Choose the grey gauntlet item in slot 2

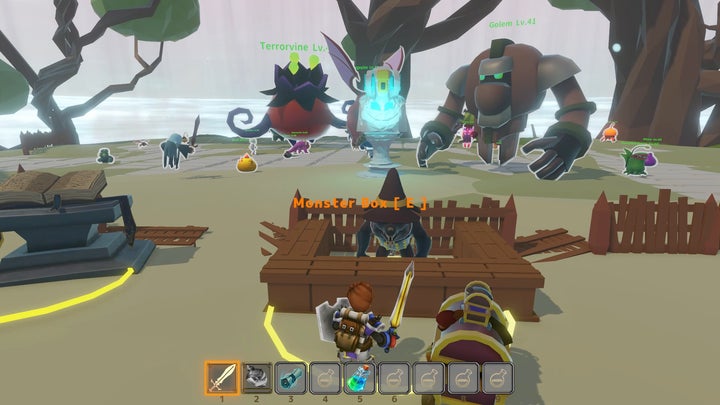(x=258, y=377)
